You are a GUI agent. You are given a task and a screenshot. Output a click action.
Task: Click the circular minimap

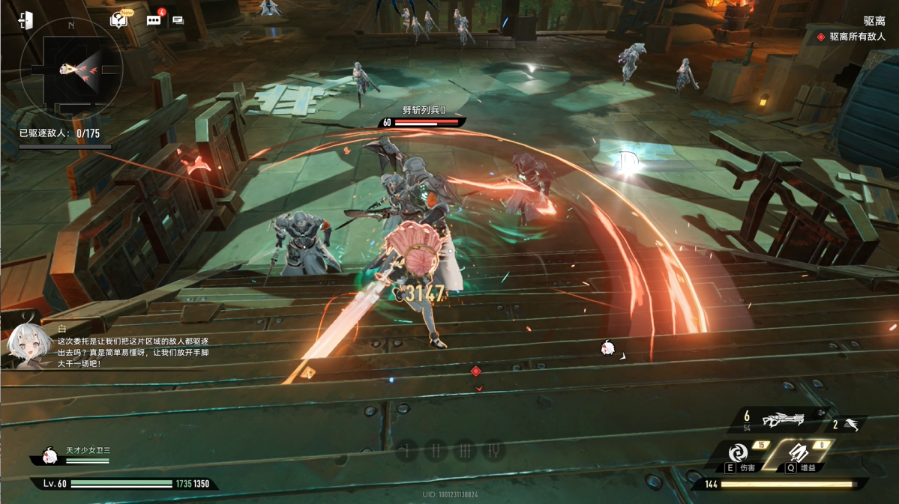click(71, 69)
